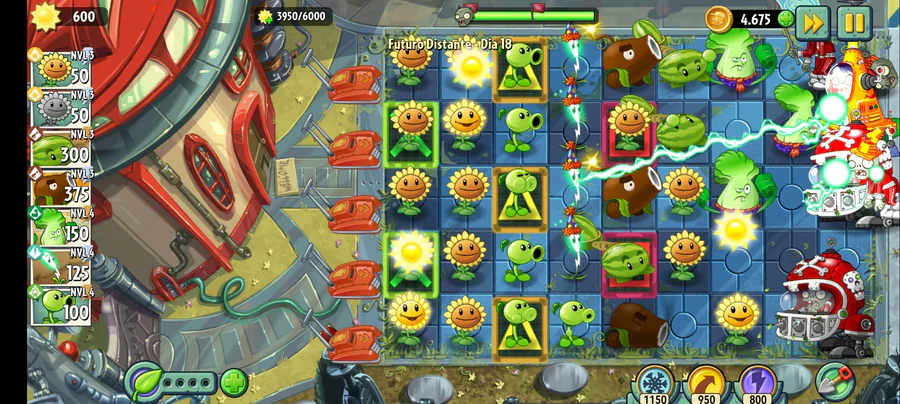This screenshot has height=404, width=900.
Task: Select the Bonk Choy seed packet
Action: [62, 228]
